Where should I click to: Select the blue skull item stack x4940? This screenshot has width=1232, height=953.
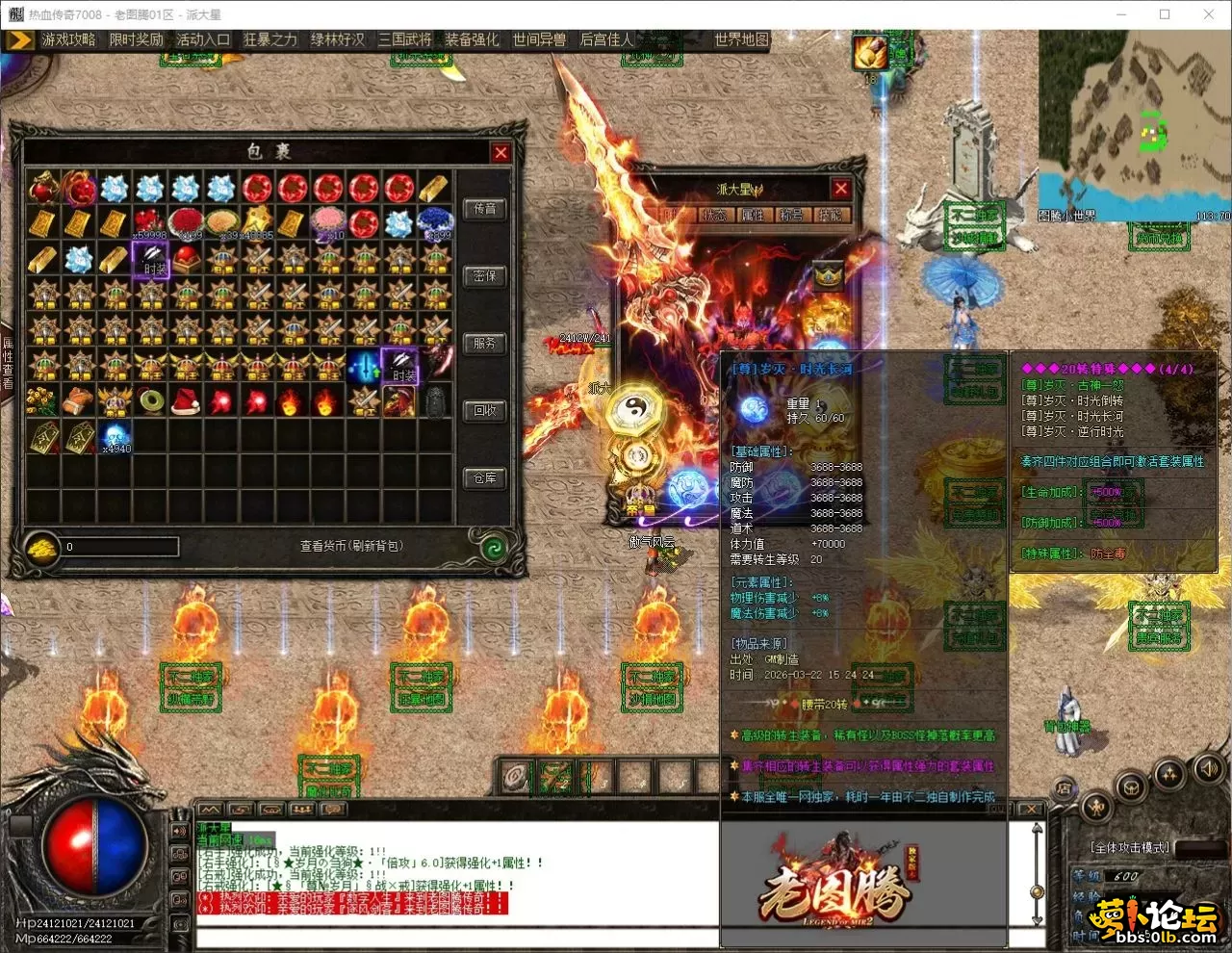[115, 435]
